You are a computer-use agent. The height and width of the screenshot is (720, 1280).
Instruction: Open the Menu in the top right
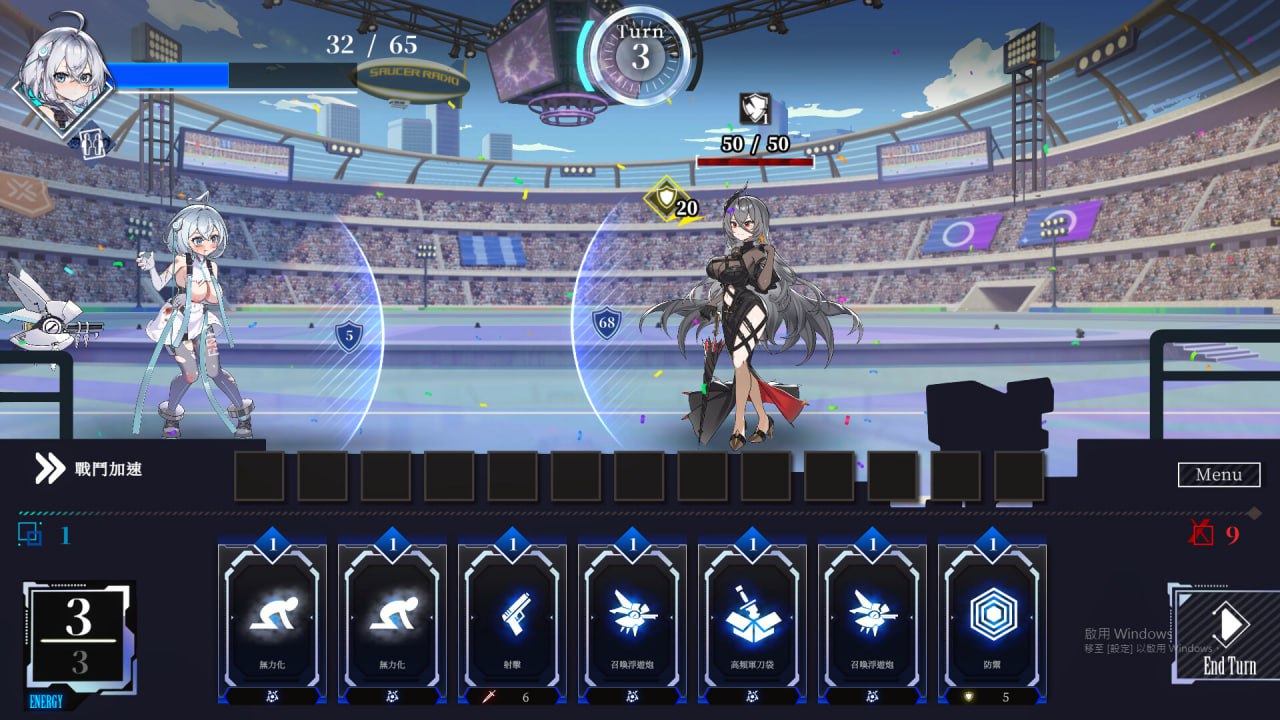tap(1218, 474)
